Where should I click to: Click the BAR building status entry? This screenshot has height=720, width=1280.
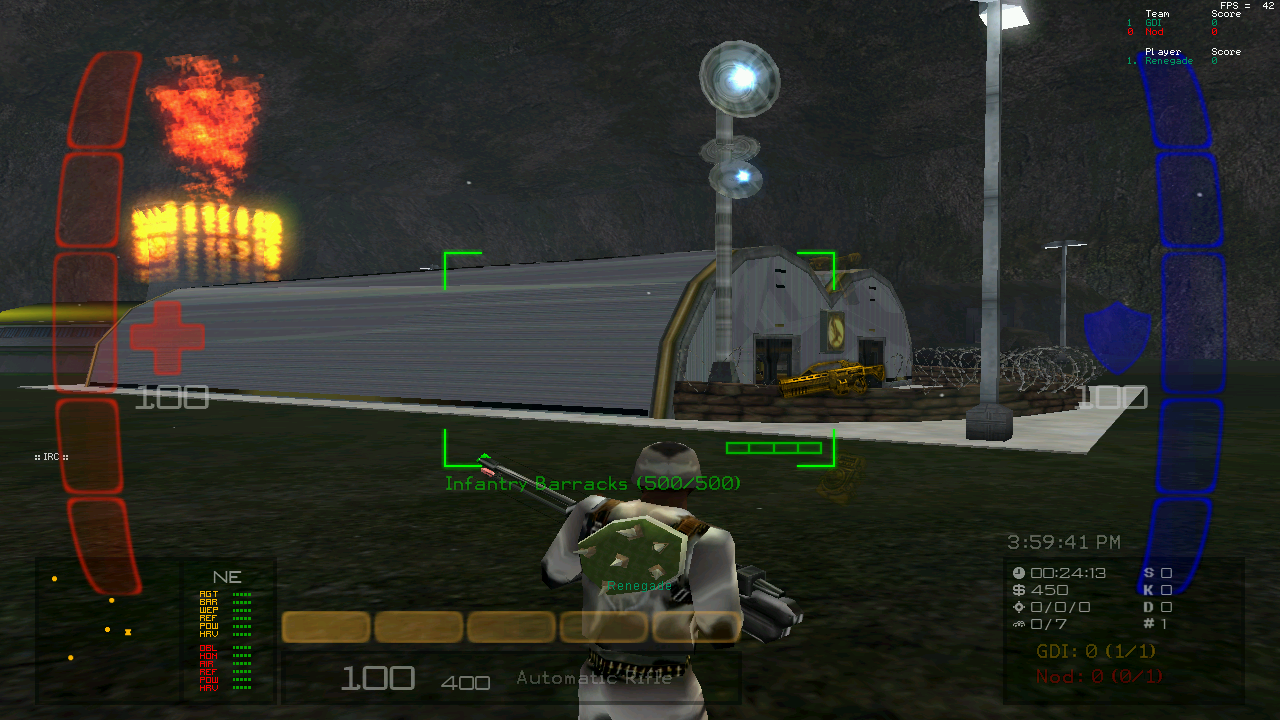(209, 602)
